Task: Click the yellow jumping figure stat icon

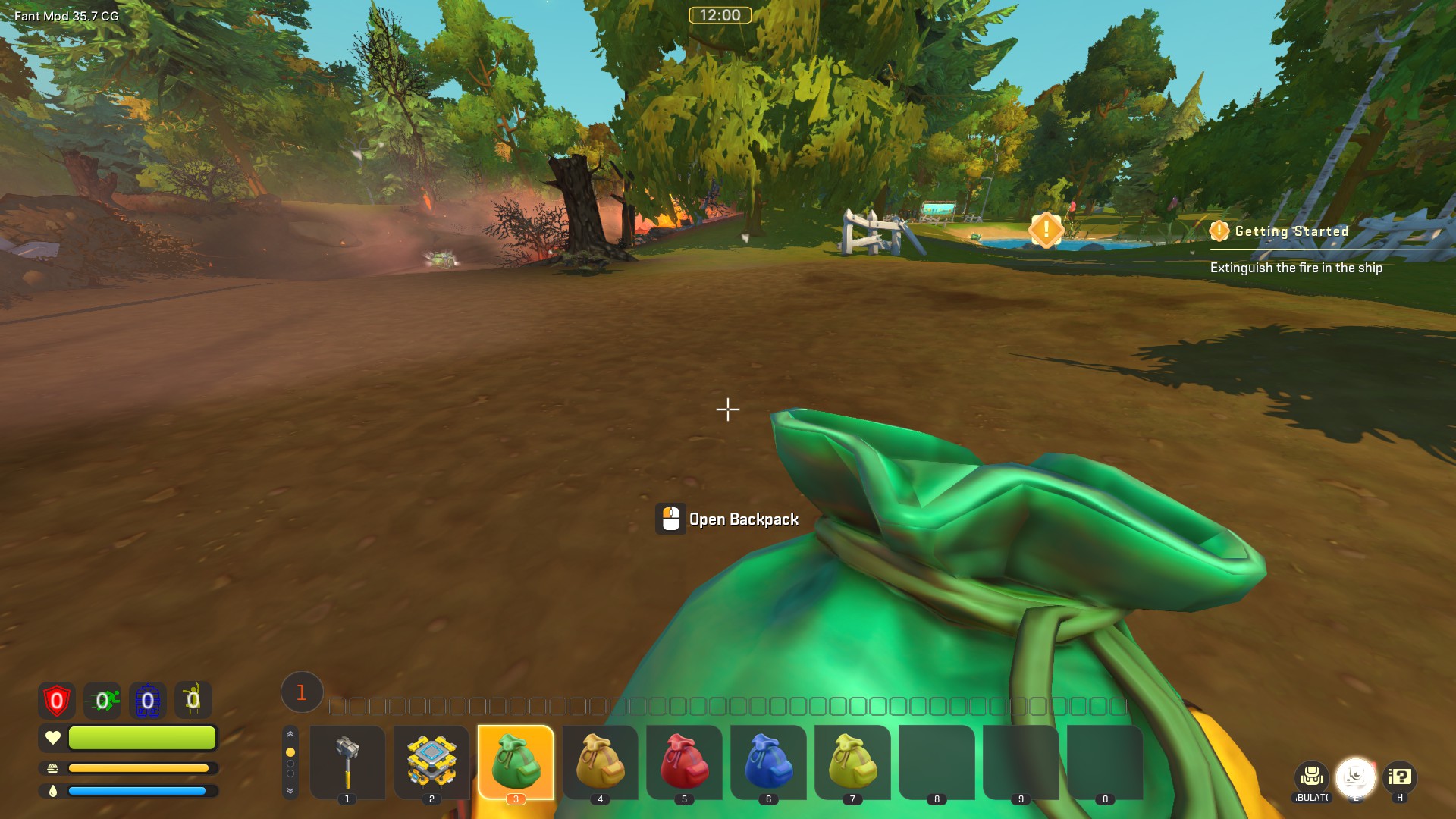Action: [x=193, y=700]
